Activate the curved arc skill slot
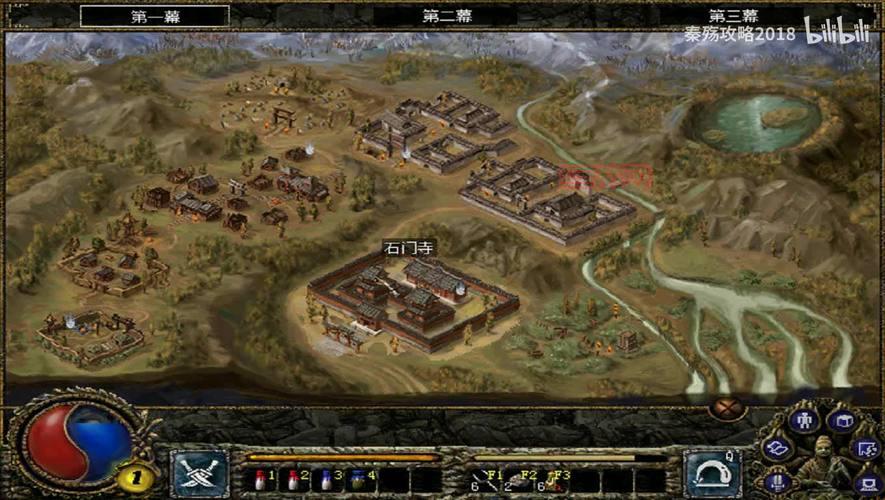885x500 pixels. [711, 473]
